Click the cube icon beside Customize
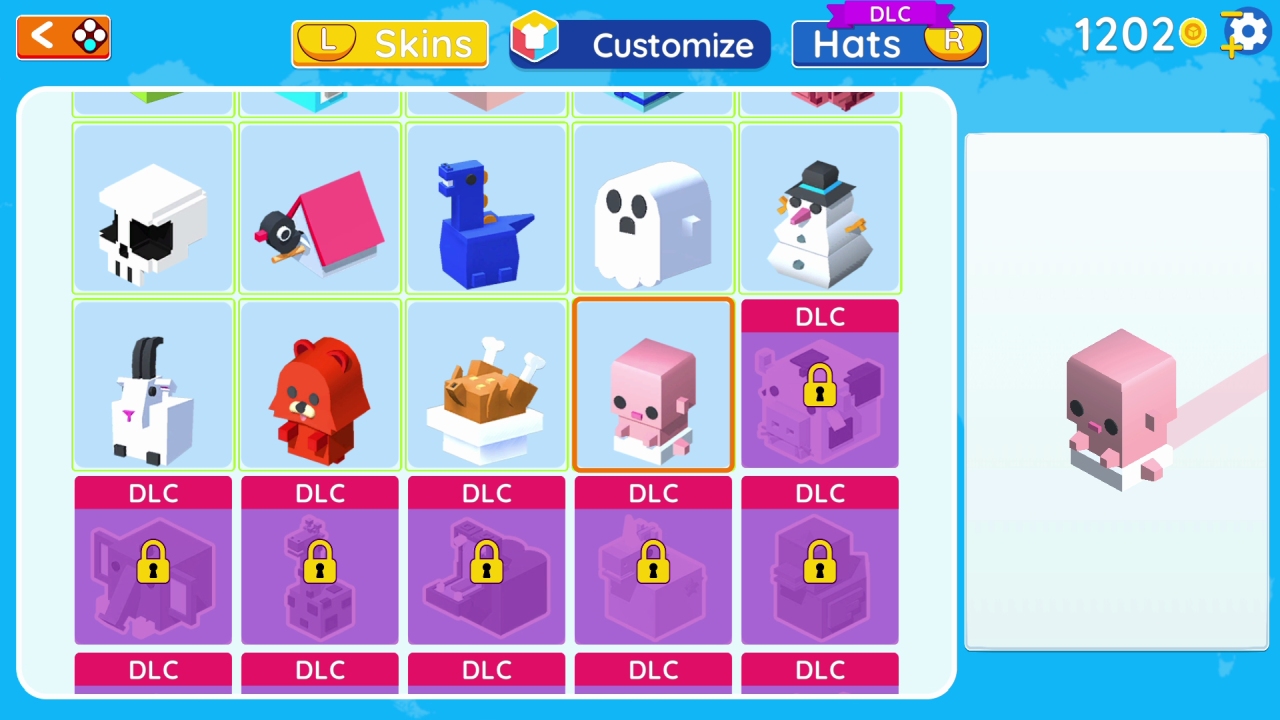This screenshot has height=720, width=1280. (536, 40)
